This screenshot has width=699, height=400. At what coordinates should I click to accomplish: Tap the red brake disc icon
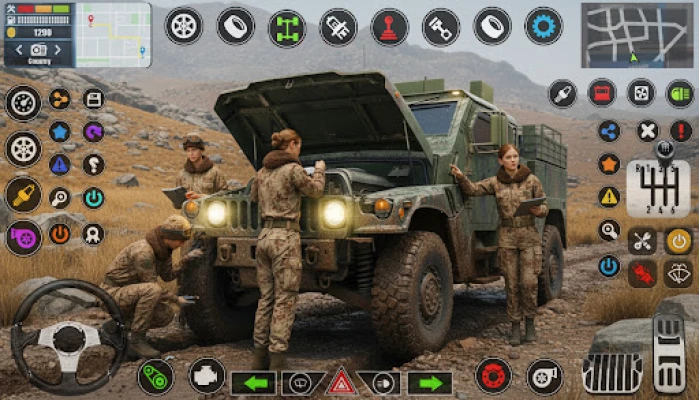click(x=492, y=376)
